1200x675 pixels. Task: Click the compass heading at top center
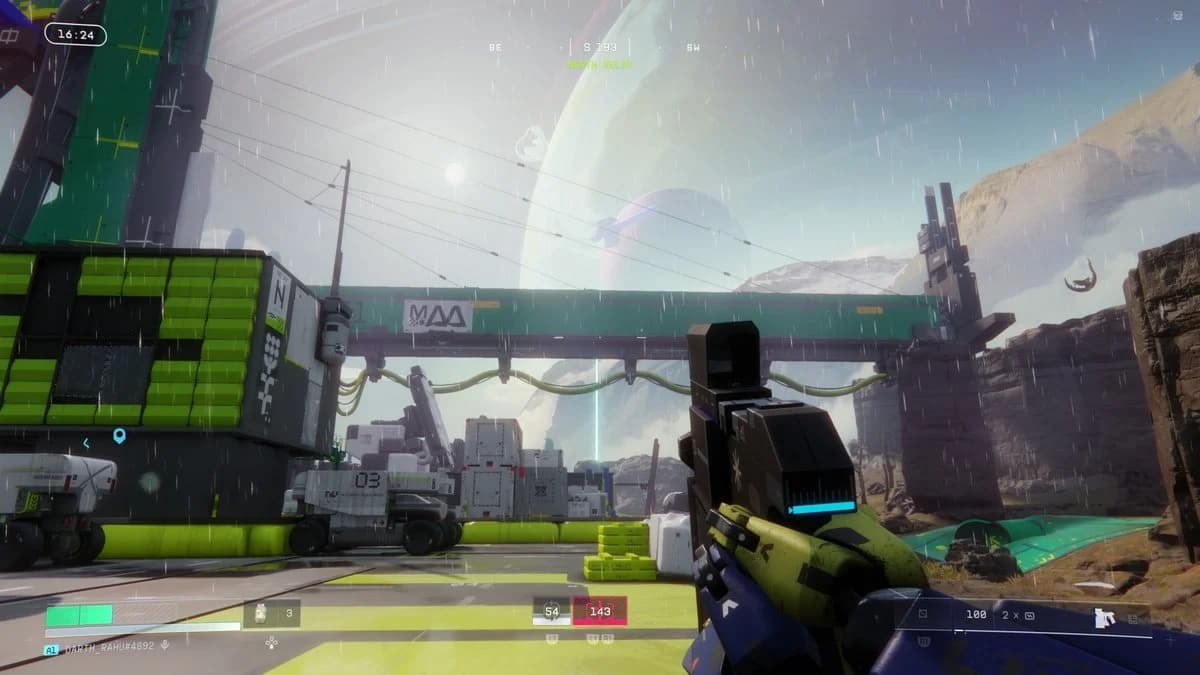pyautogui.click(x=599, y=47)
